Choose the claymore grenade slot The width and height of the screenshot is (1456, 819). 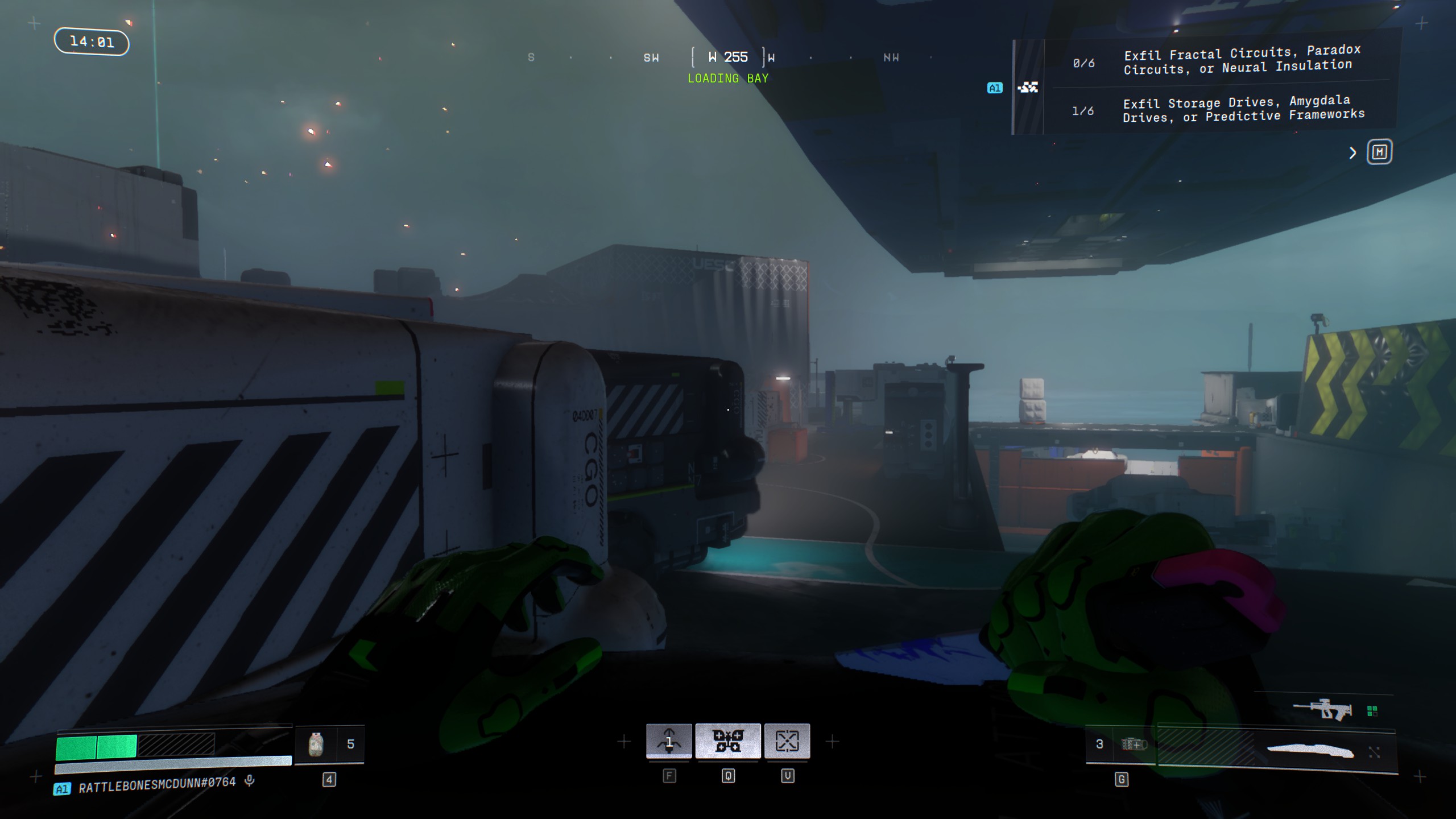(1133, 744)
